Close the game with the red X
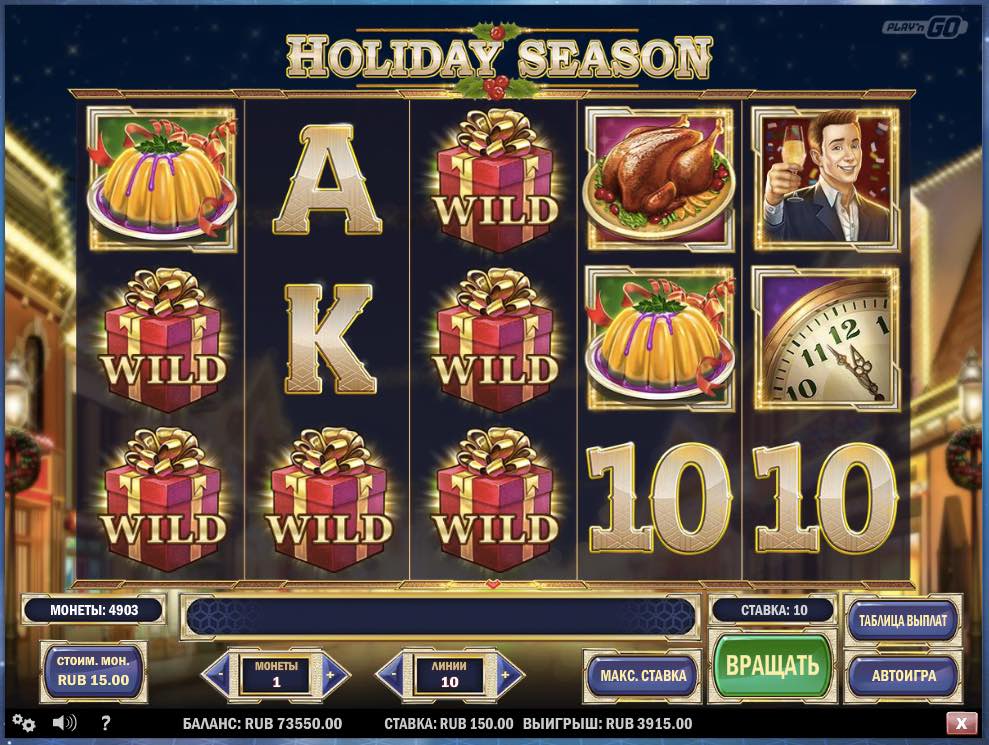 (x=961, y=723)
